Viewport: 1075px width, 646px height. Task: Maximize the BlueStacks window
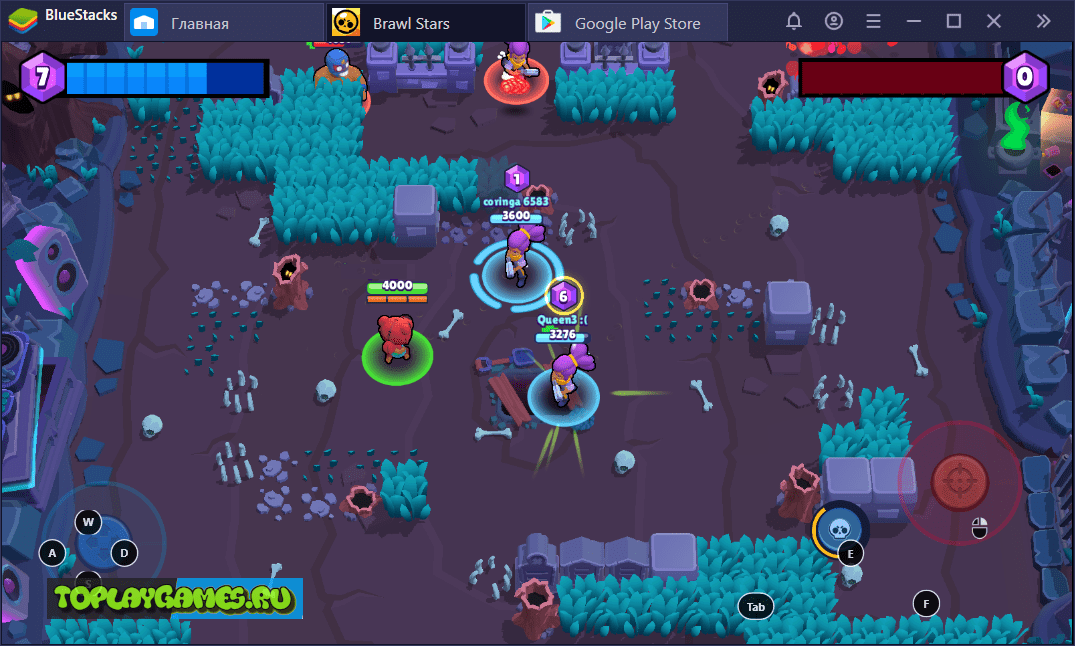tap(954, 21)
